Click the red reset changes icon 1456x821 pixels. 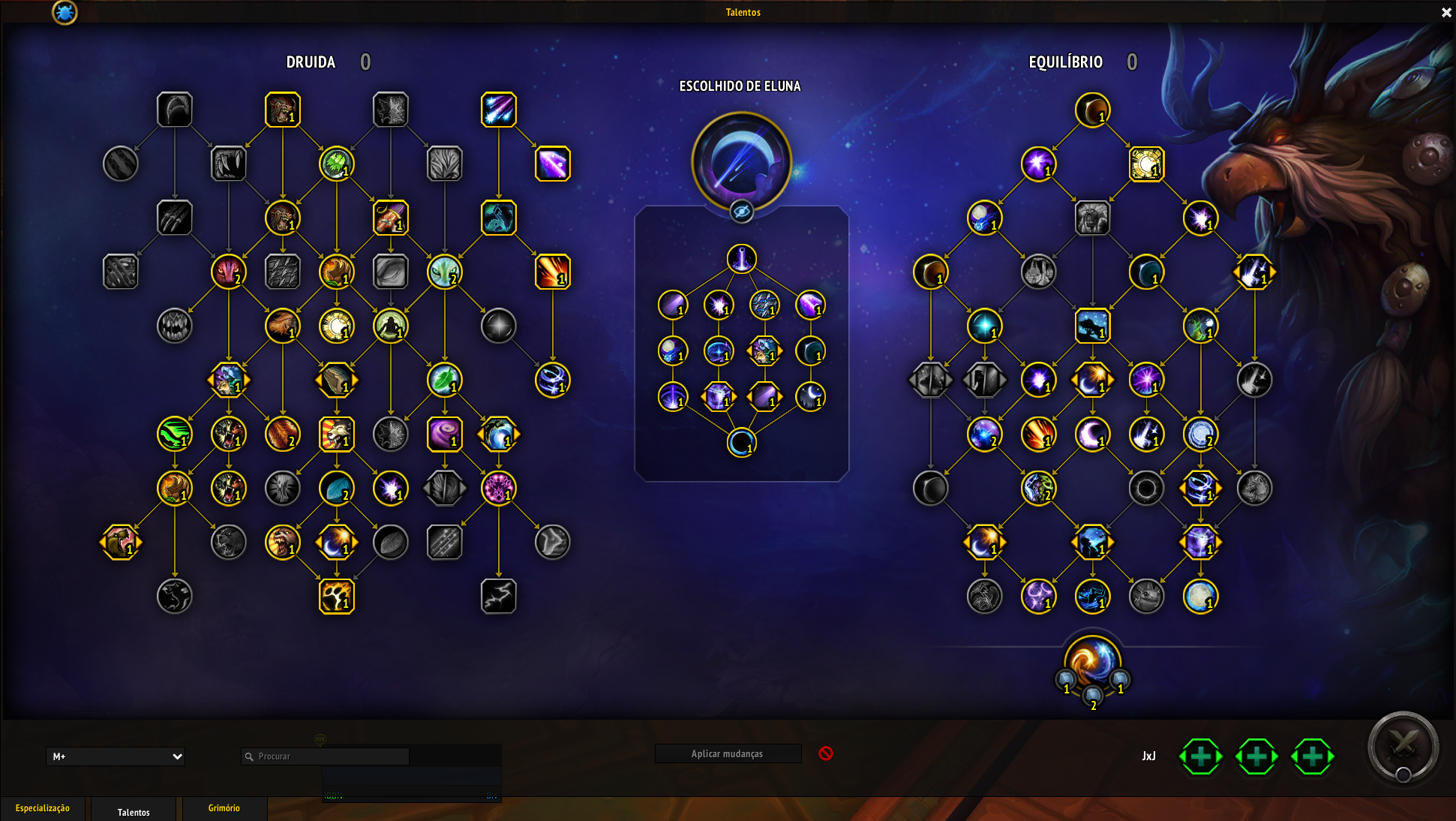coord(825,753)
